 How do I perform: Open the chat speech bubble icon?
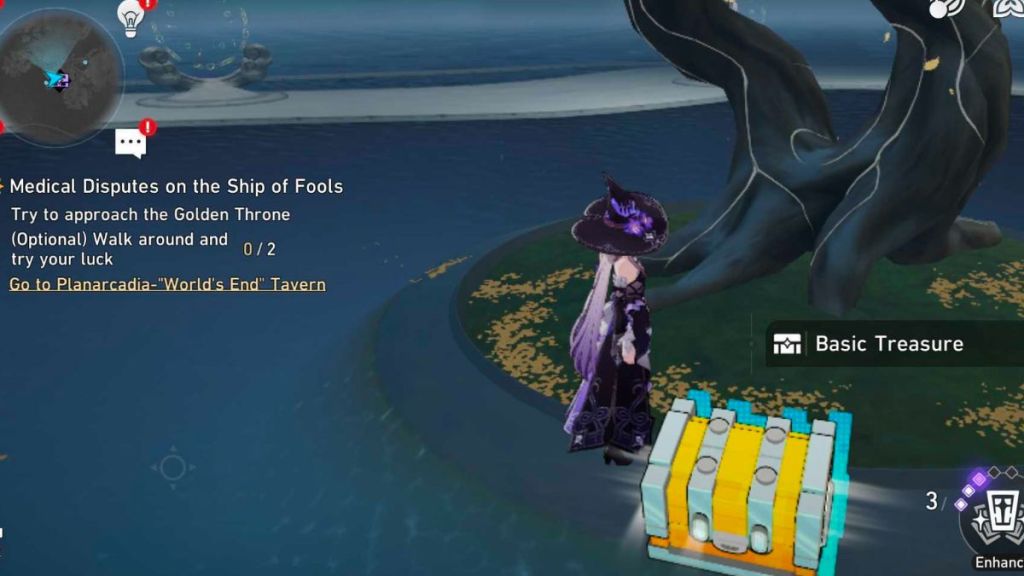(131, 143)
